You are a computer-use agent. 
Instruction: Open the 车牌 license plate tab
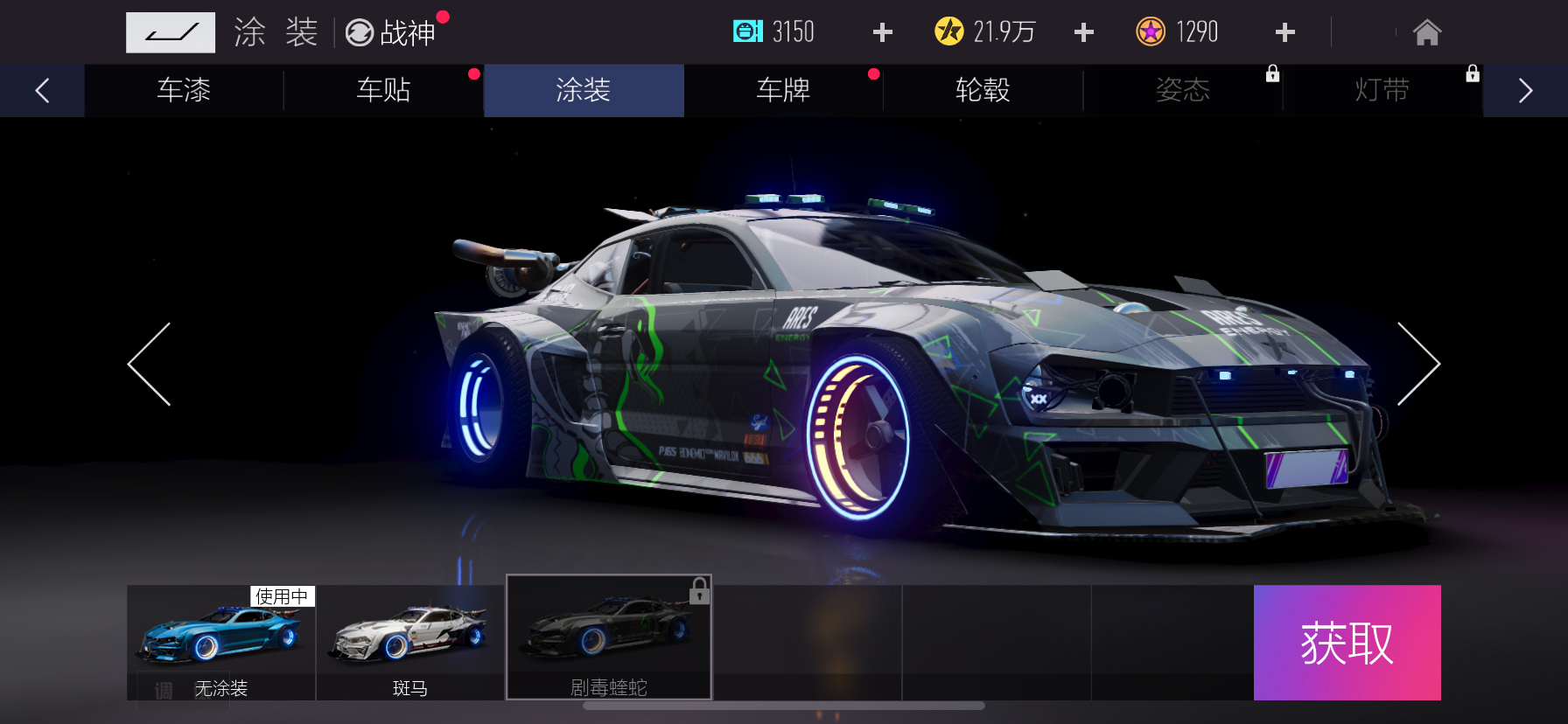tap(783, 90)
